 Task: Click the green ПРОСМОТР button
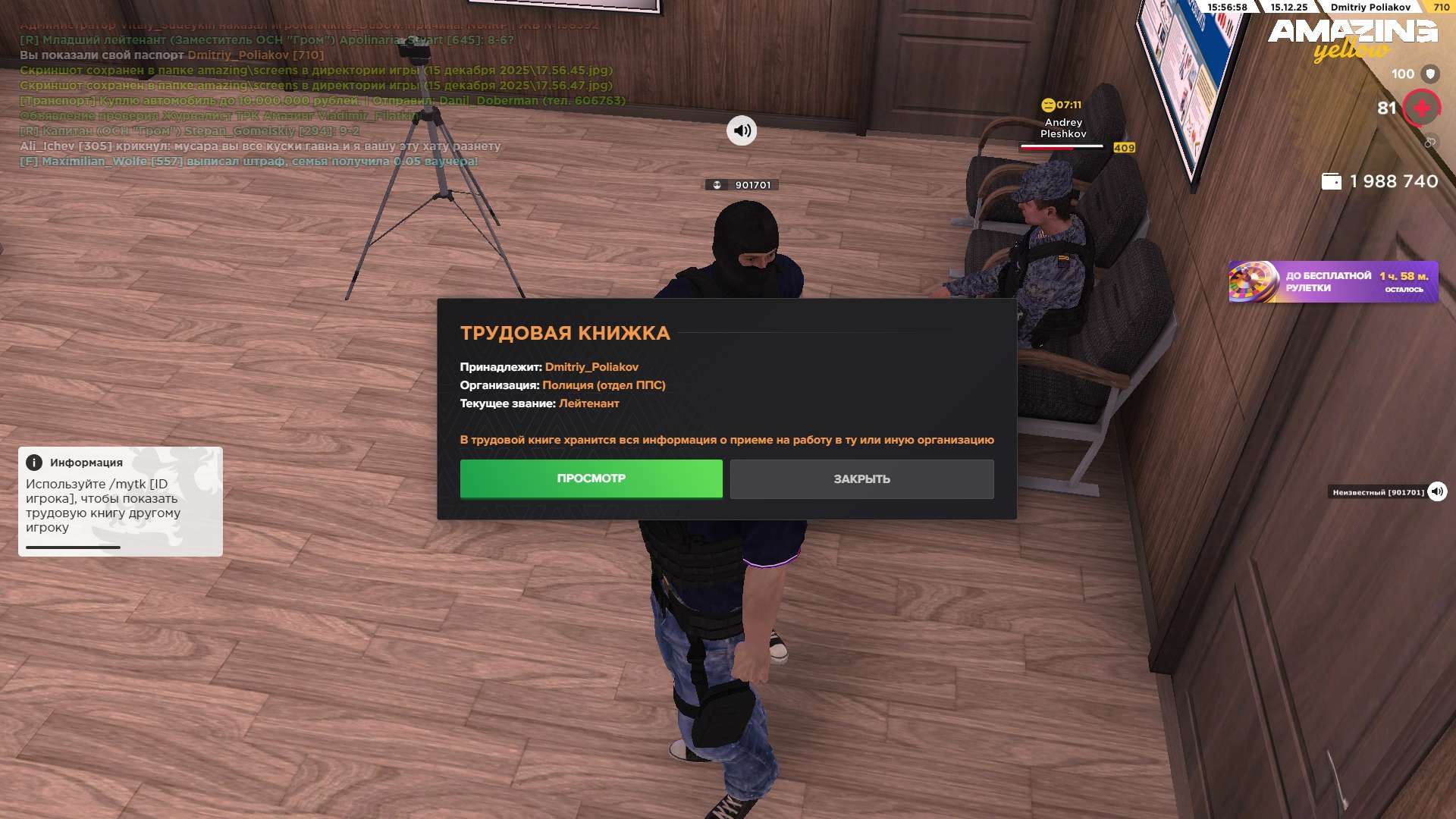tap(591, 479)
